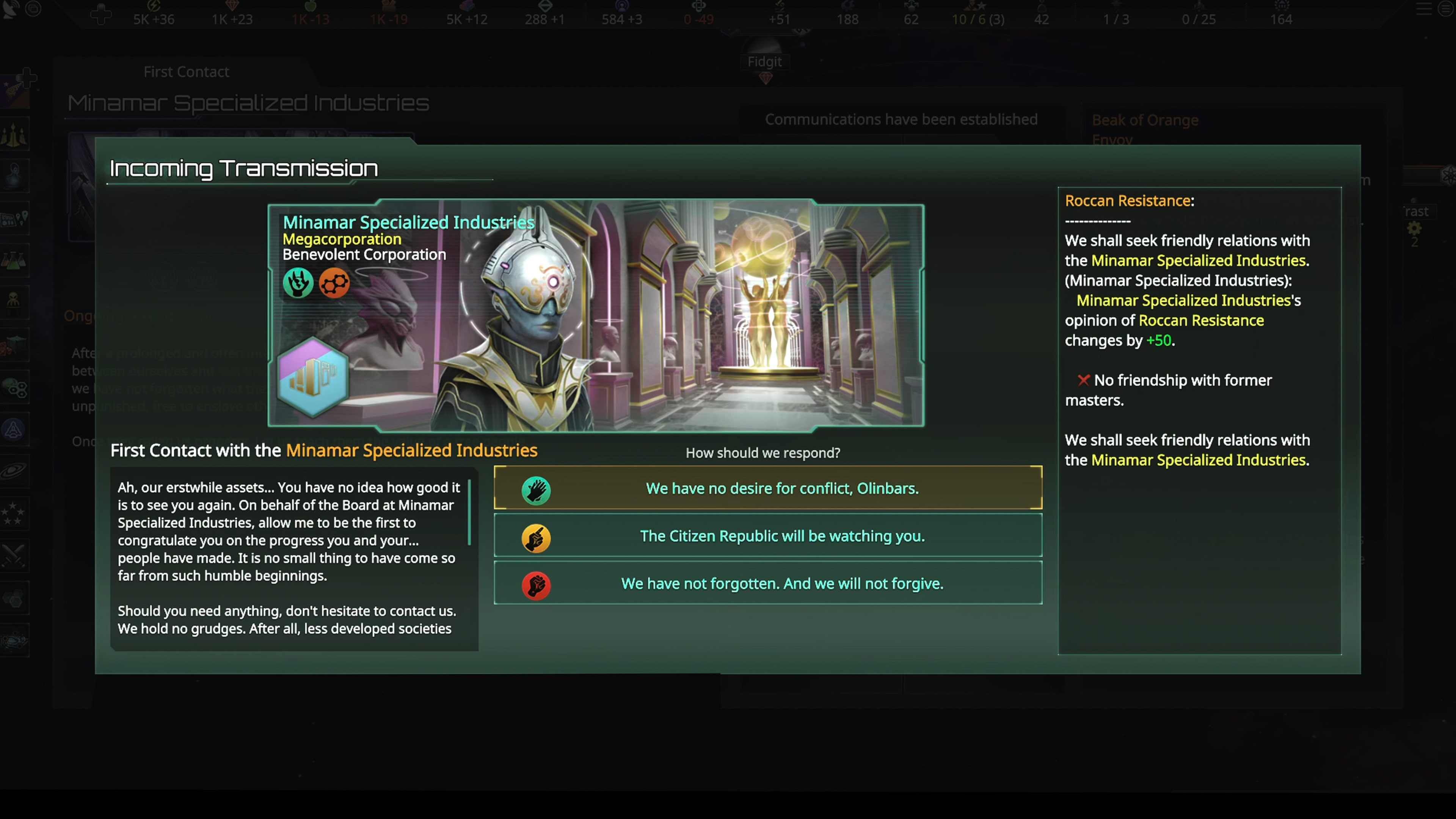Select response 'We have no desire for conflict, Olinbars'
Image resolution: width=1456 pixels, height=819 pixels.
pyautogui.click(x=767, y=488)
